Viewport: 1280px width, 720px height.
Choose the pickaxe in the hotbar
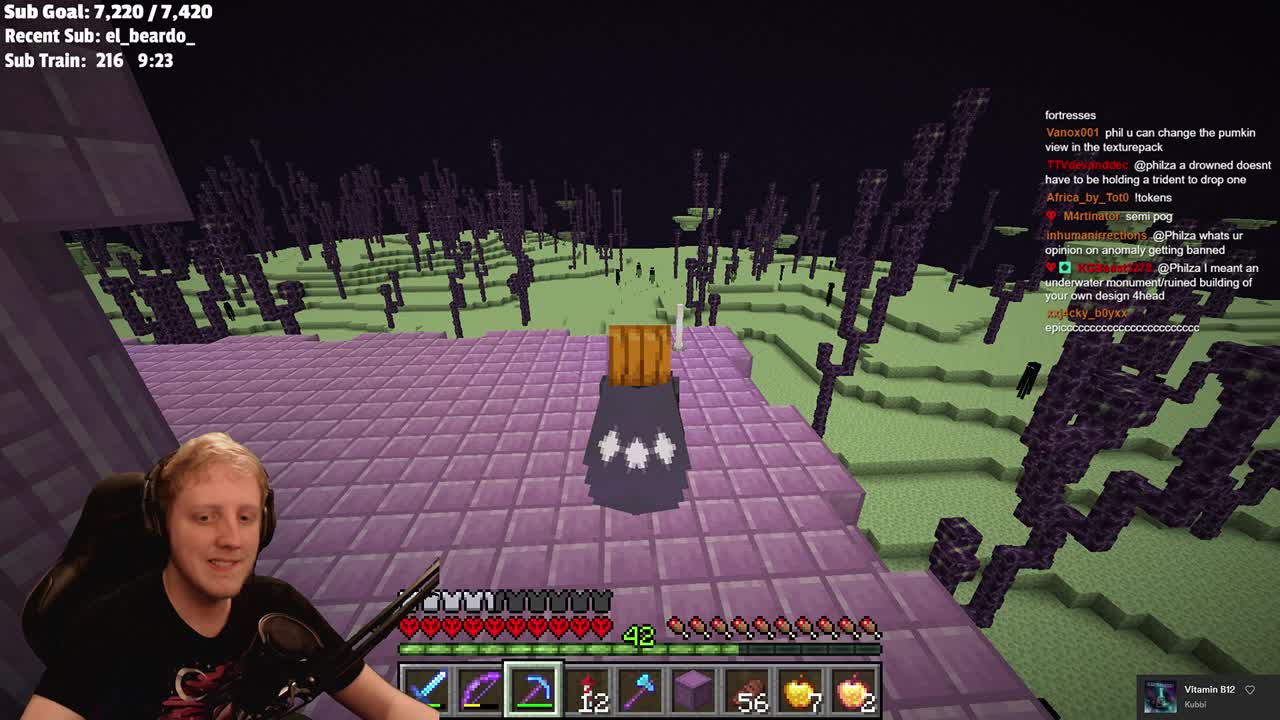[534, 691]
